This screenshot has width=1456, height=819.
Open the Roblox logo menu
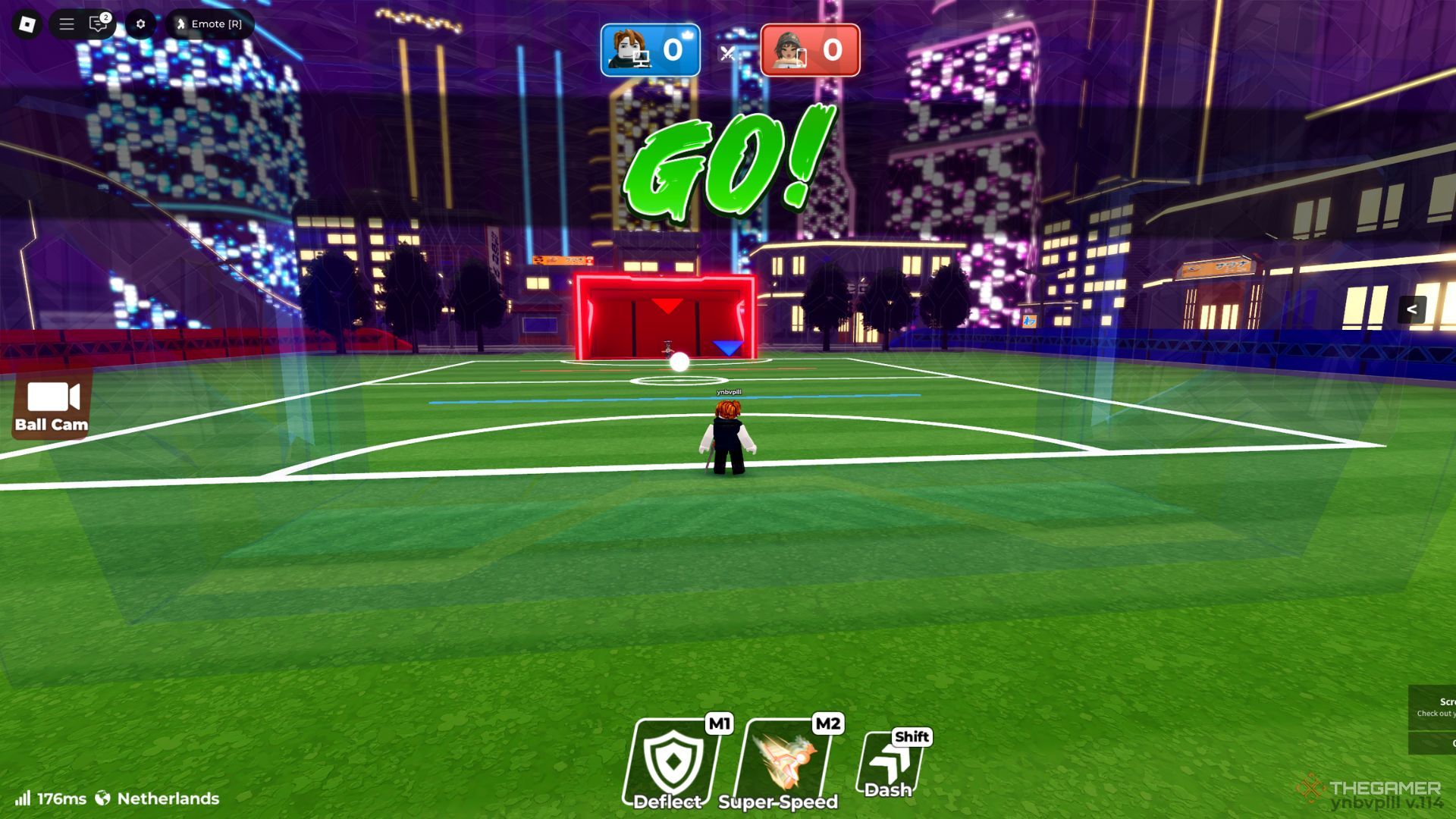(27, 24)
